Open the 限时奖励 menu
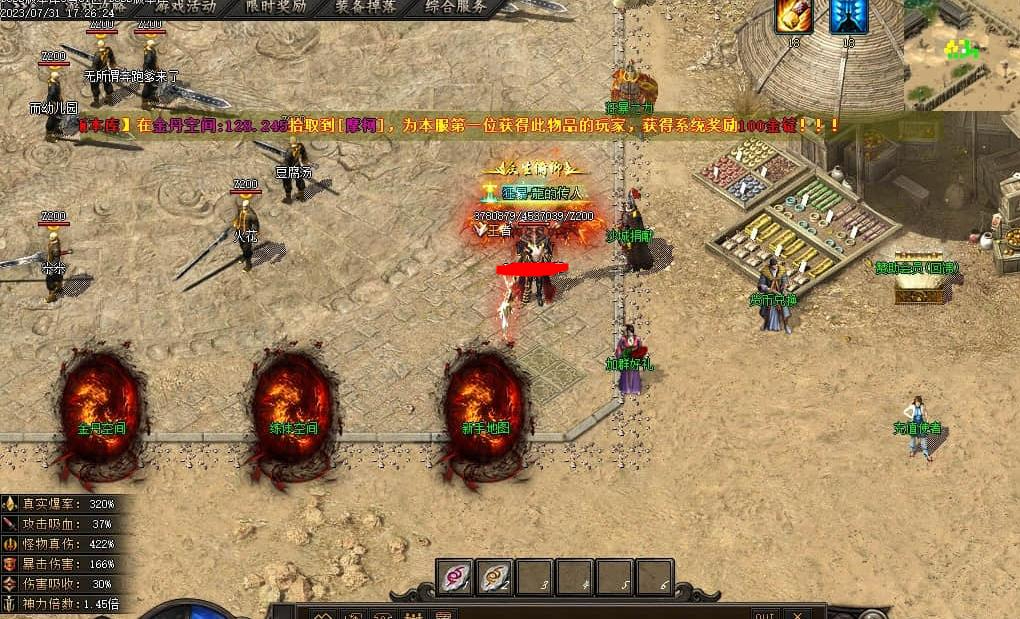The width and height of the screenshot is (1020, 619). [x=280, y=6]
